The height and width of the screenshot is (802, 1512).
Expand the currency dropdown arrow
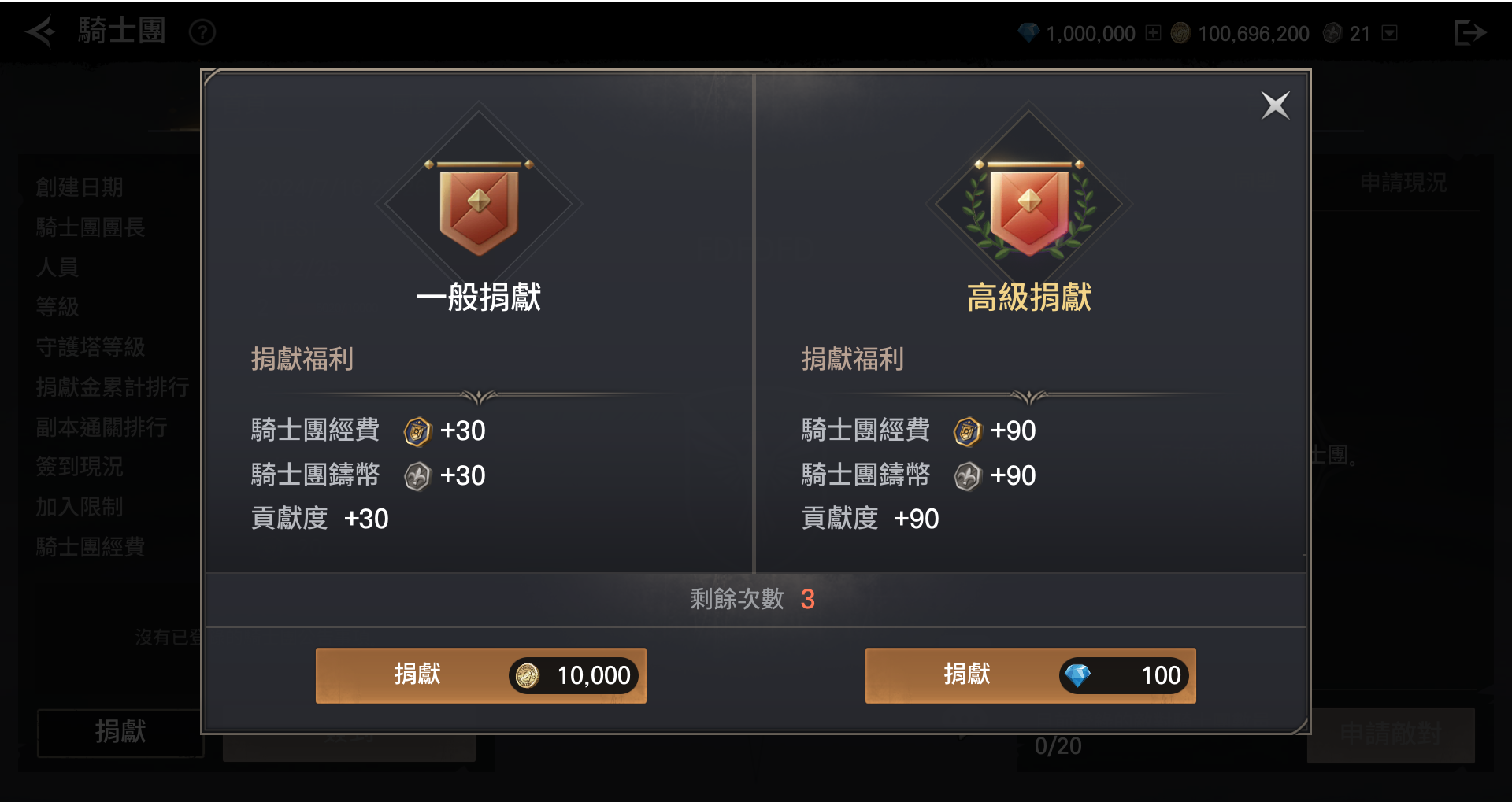point(1390,33)
